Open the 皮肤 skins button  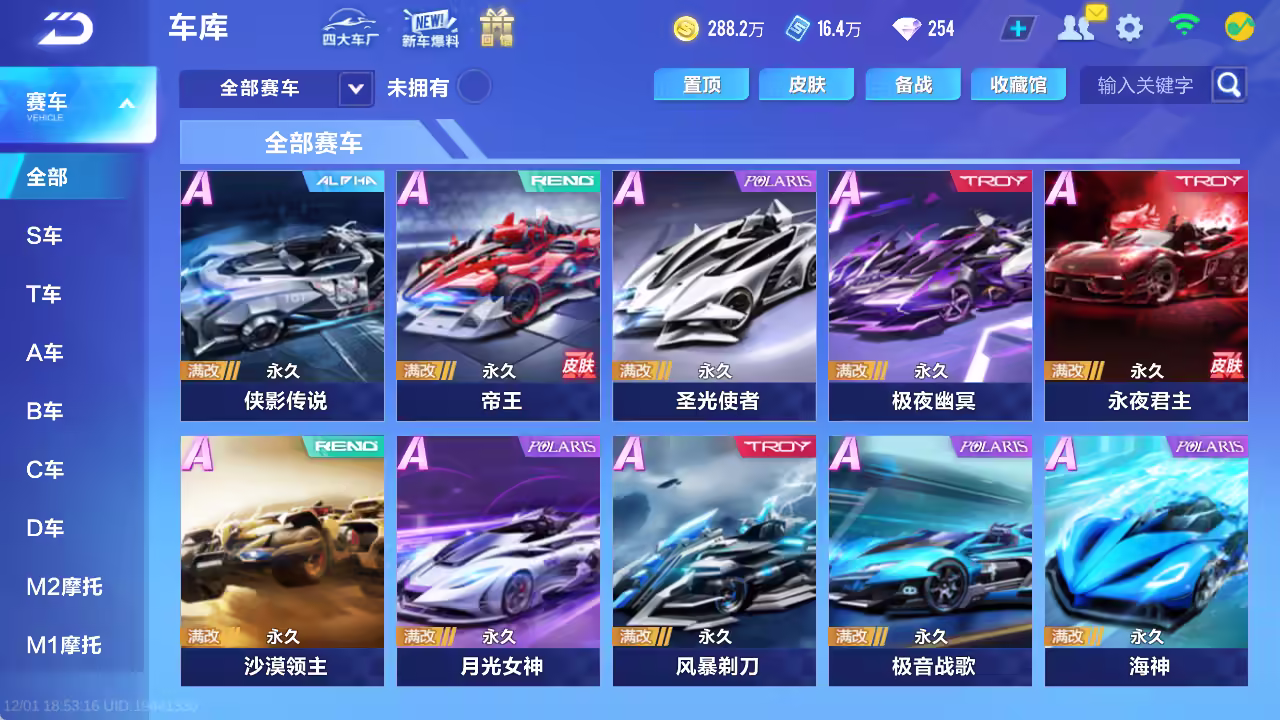806,85
